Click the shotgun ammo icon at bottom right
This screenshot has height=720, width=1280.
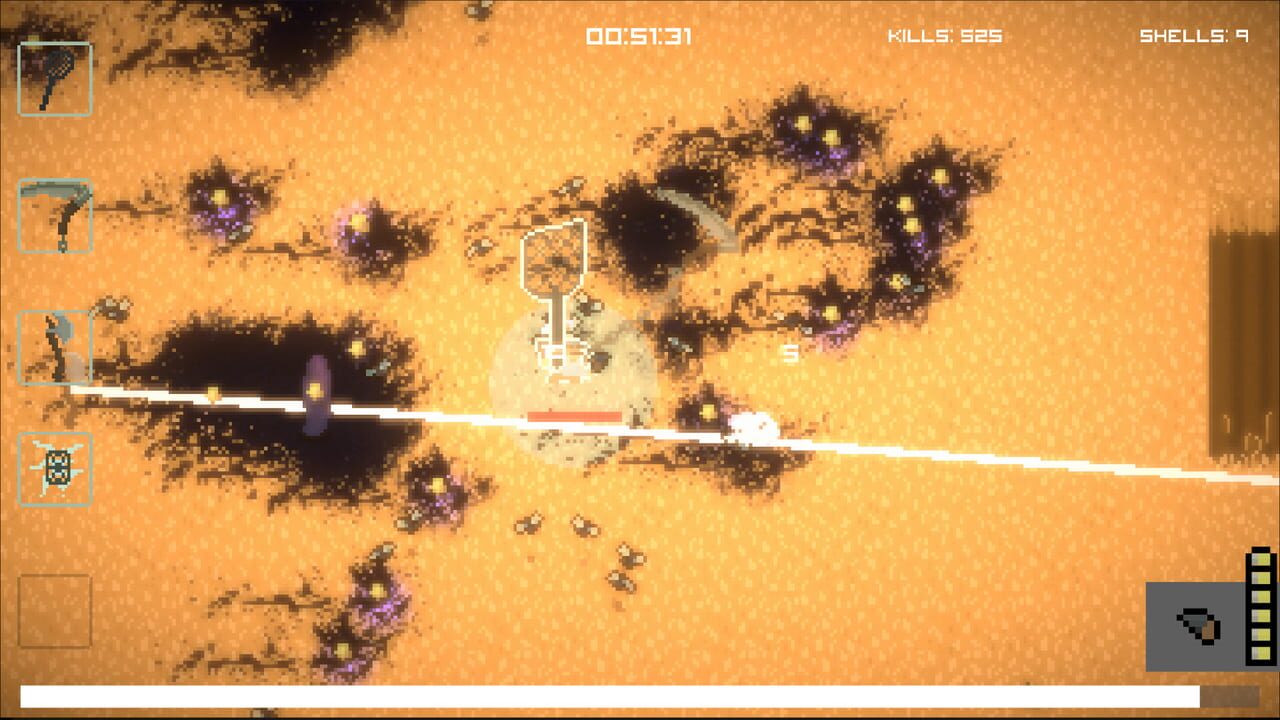pyautogui.click(x=1199, y=625)
